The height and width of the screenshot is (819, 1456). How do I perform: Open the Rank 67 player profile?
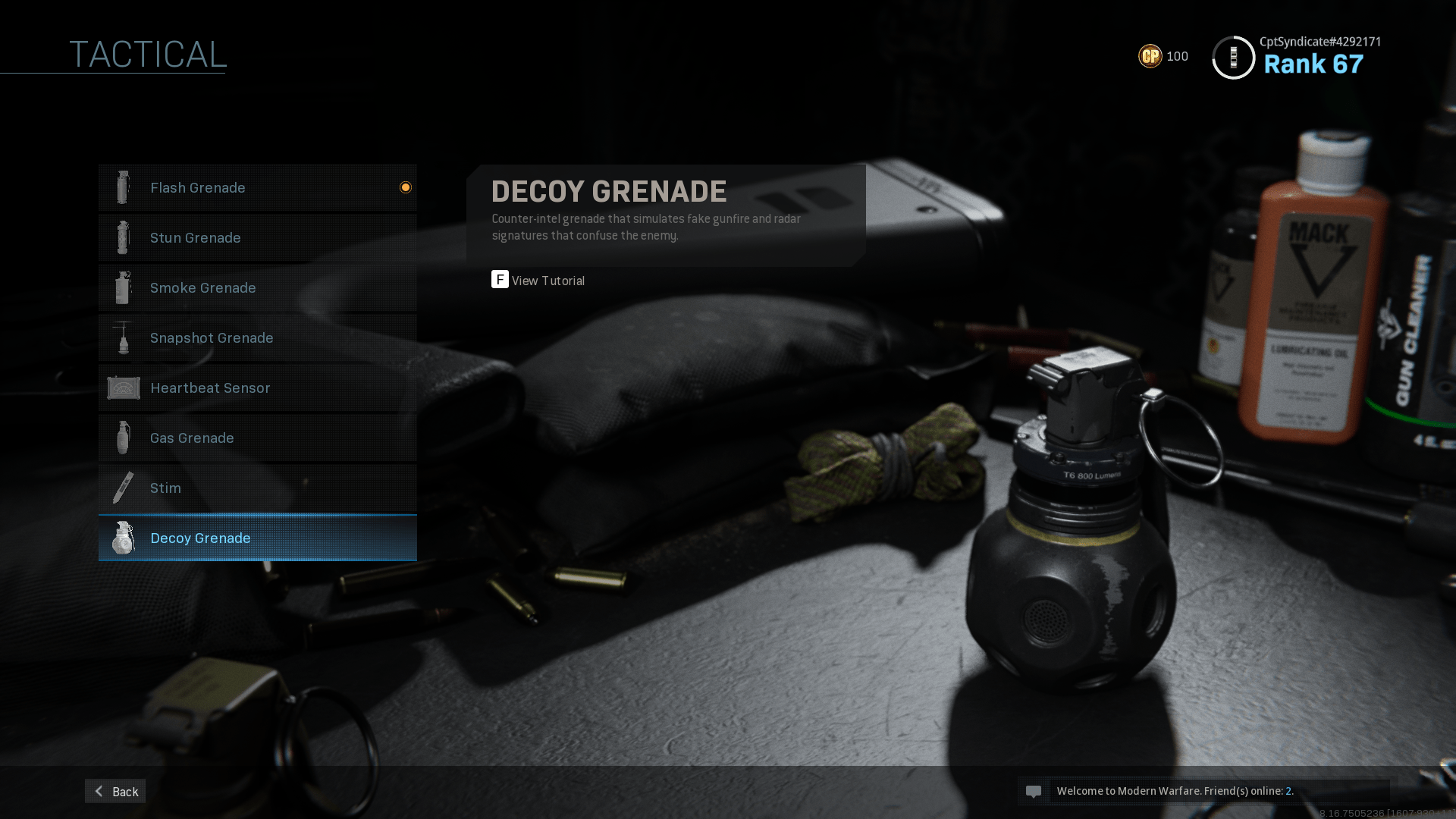click(1312, 64)
